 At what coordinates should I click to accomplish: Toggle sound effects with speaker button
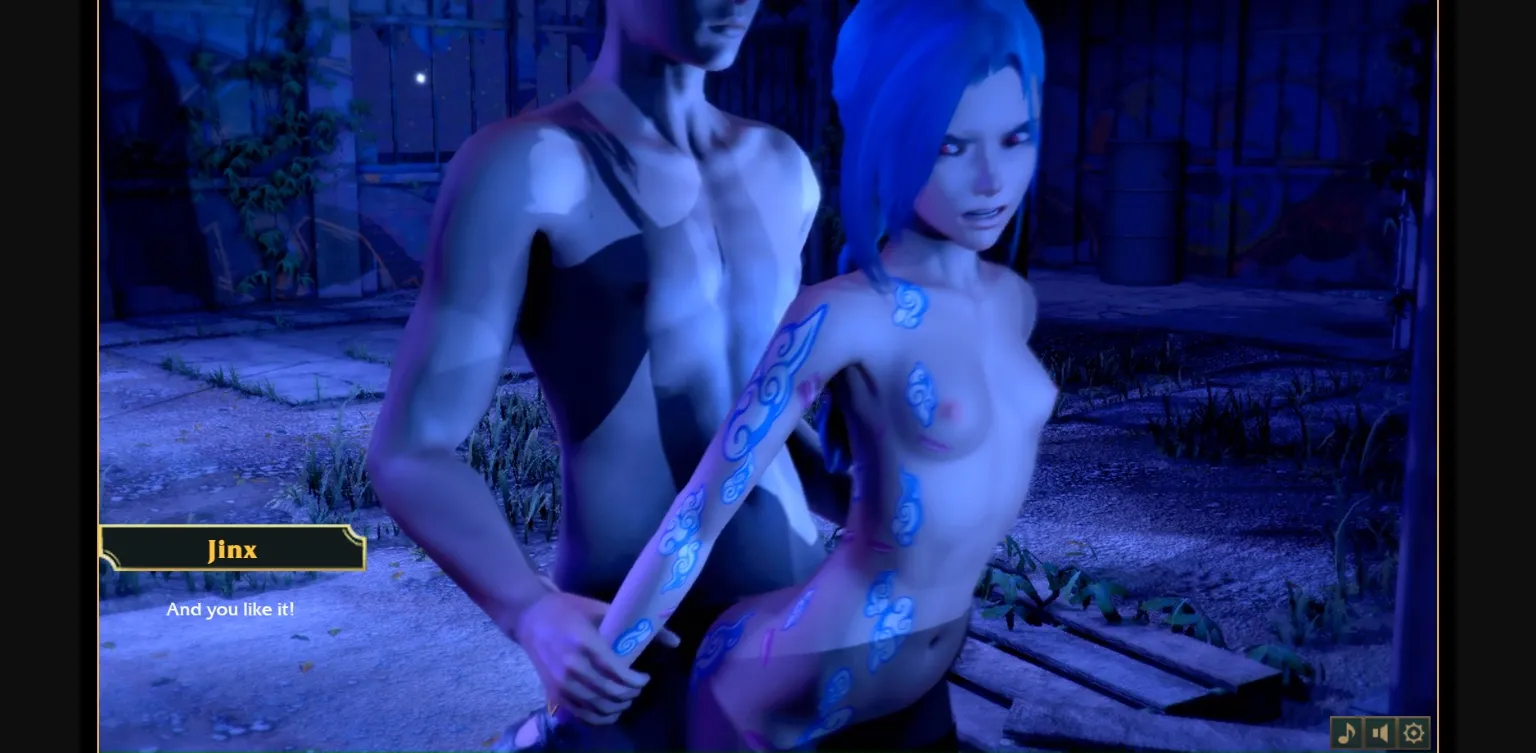click(x=1379, y=732)
